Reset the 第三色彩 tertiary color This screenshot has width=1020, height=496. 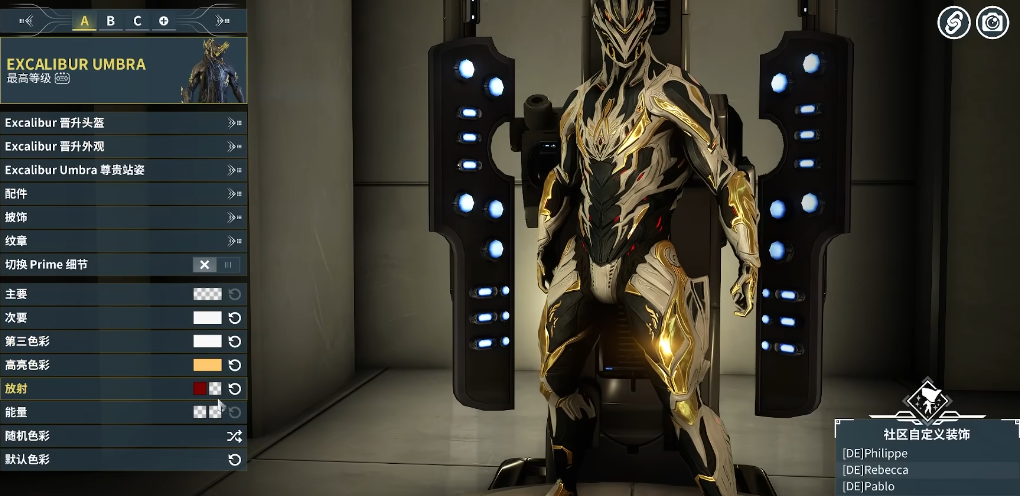[x=235, y=341]
